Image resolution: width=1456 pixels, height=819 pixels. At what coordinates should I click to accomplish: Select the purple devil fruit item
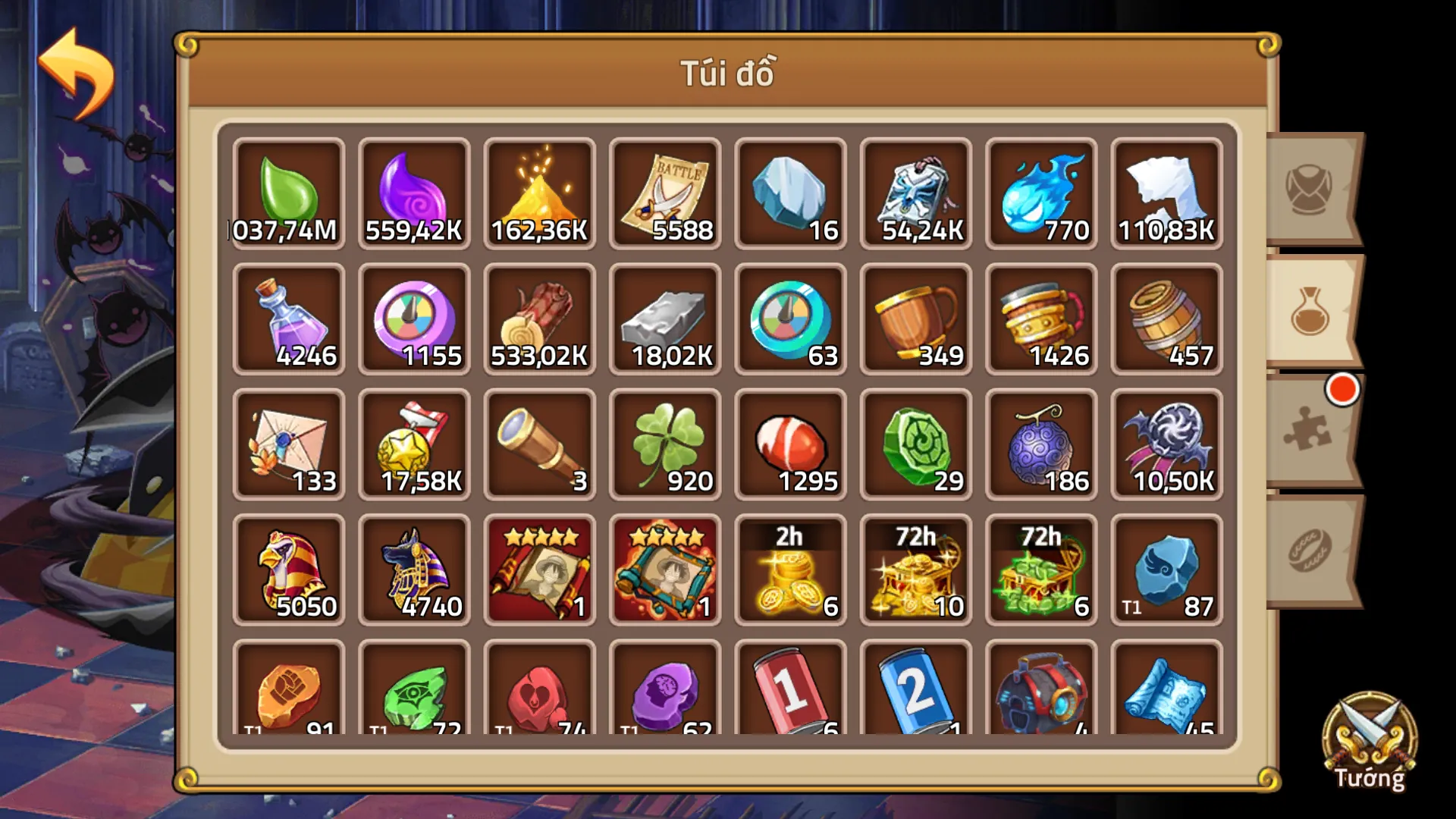[1041, 444]
